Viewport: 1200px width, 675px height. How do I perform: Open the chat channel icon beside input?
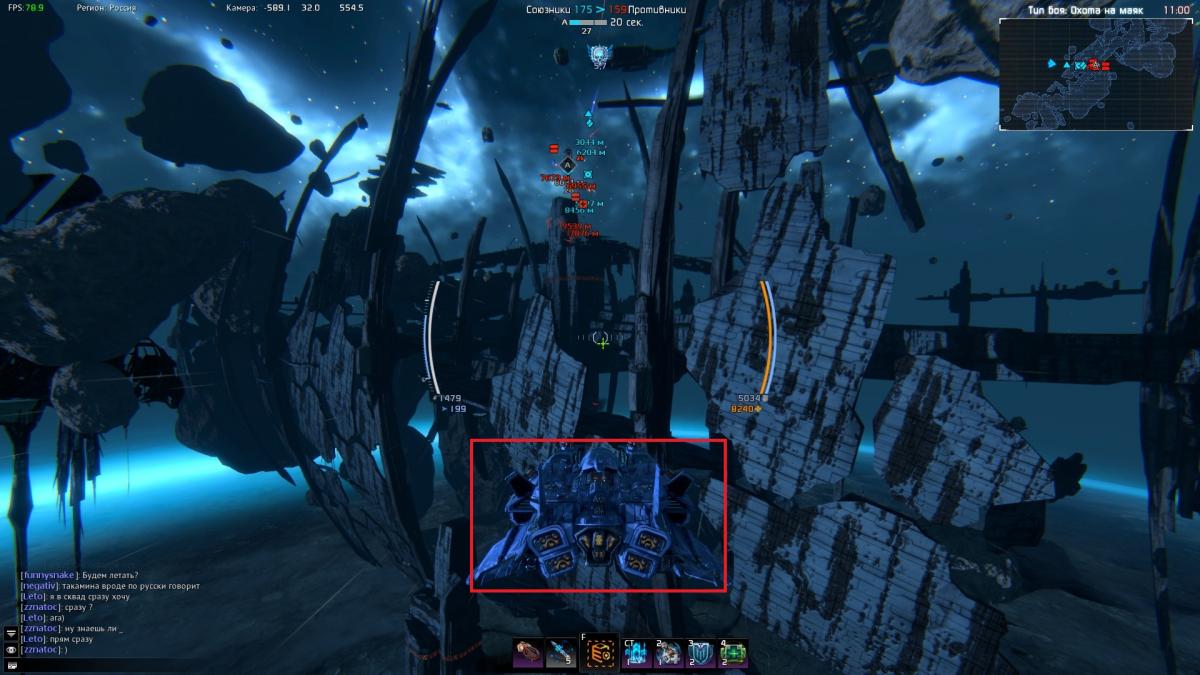(x=11, y=665)
